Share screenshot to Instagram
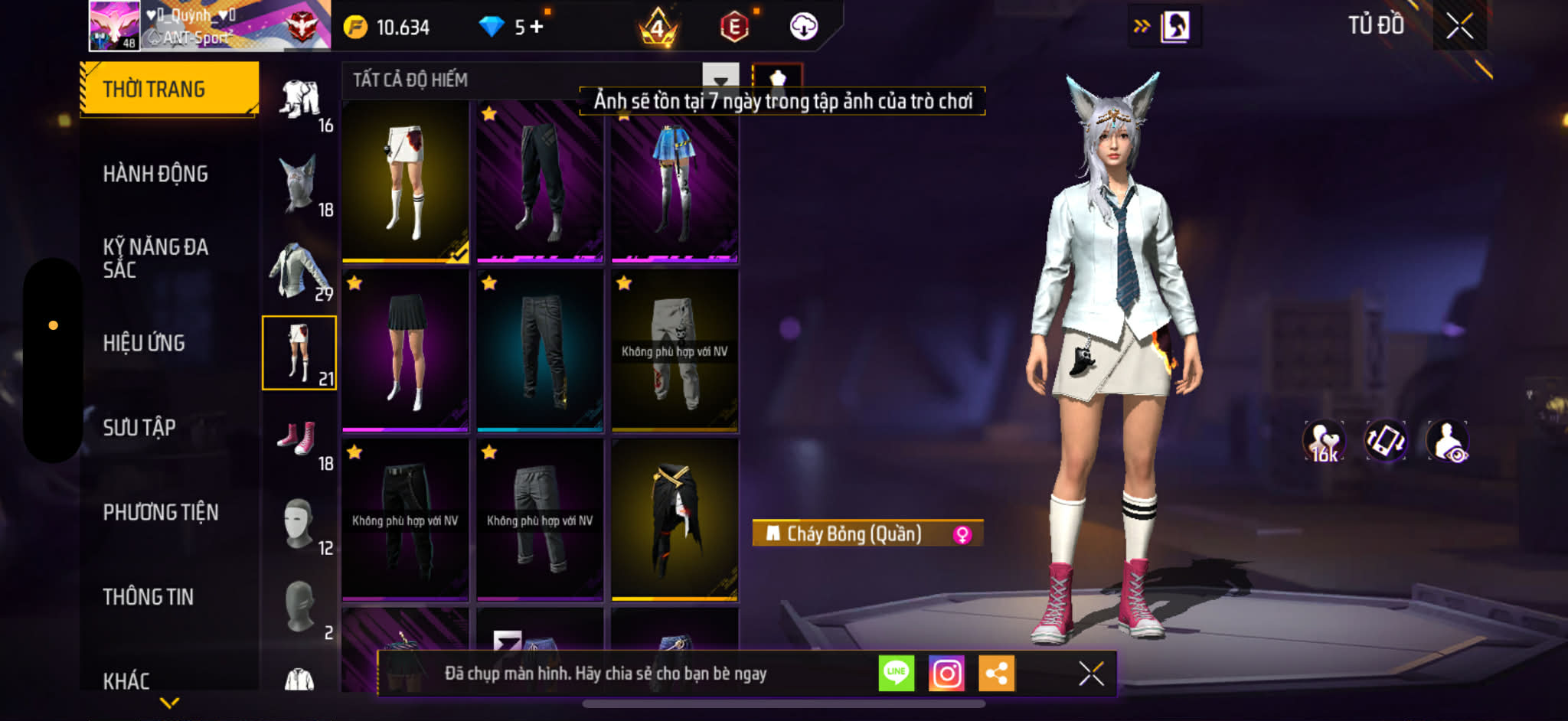1568x721 pixels. tap(946, 673)
